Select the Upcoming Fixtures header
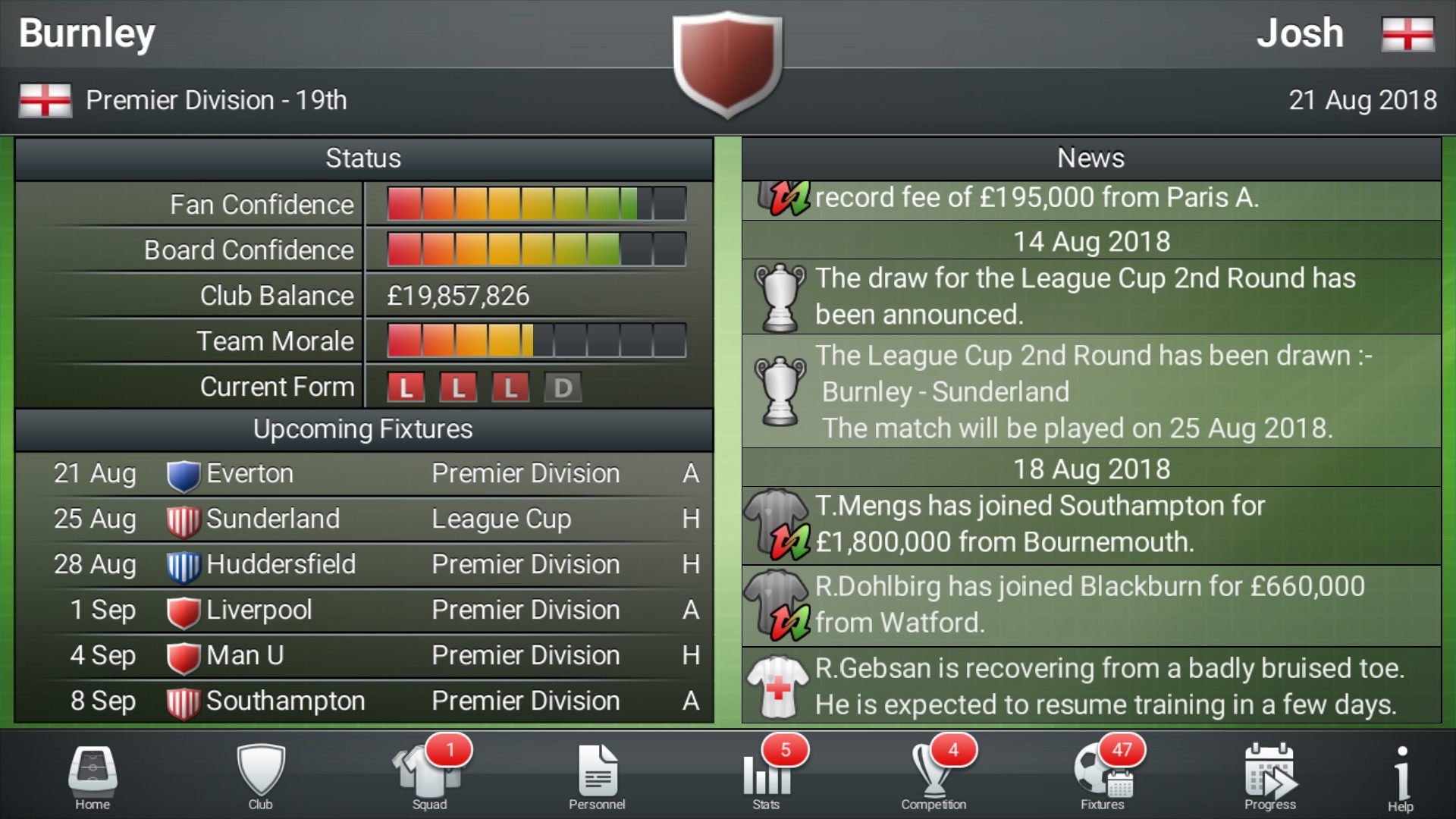This screenshot has width=1456, height=819. (x=362, y=429)
